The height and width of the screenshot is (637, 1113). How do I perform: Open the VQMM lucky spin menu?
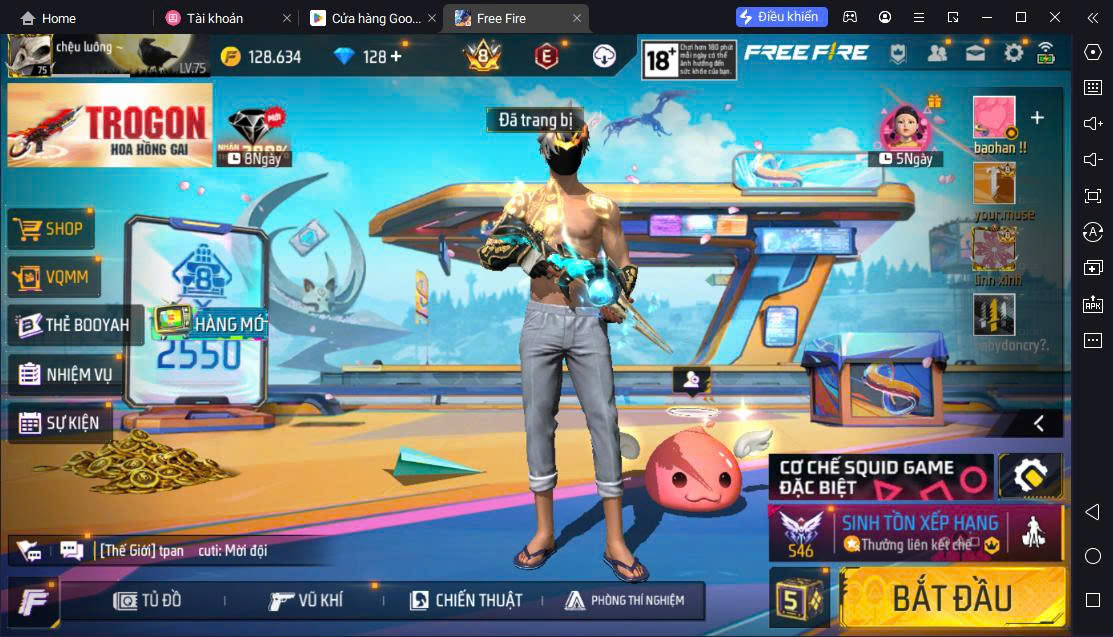55,278
